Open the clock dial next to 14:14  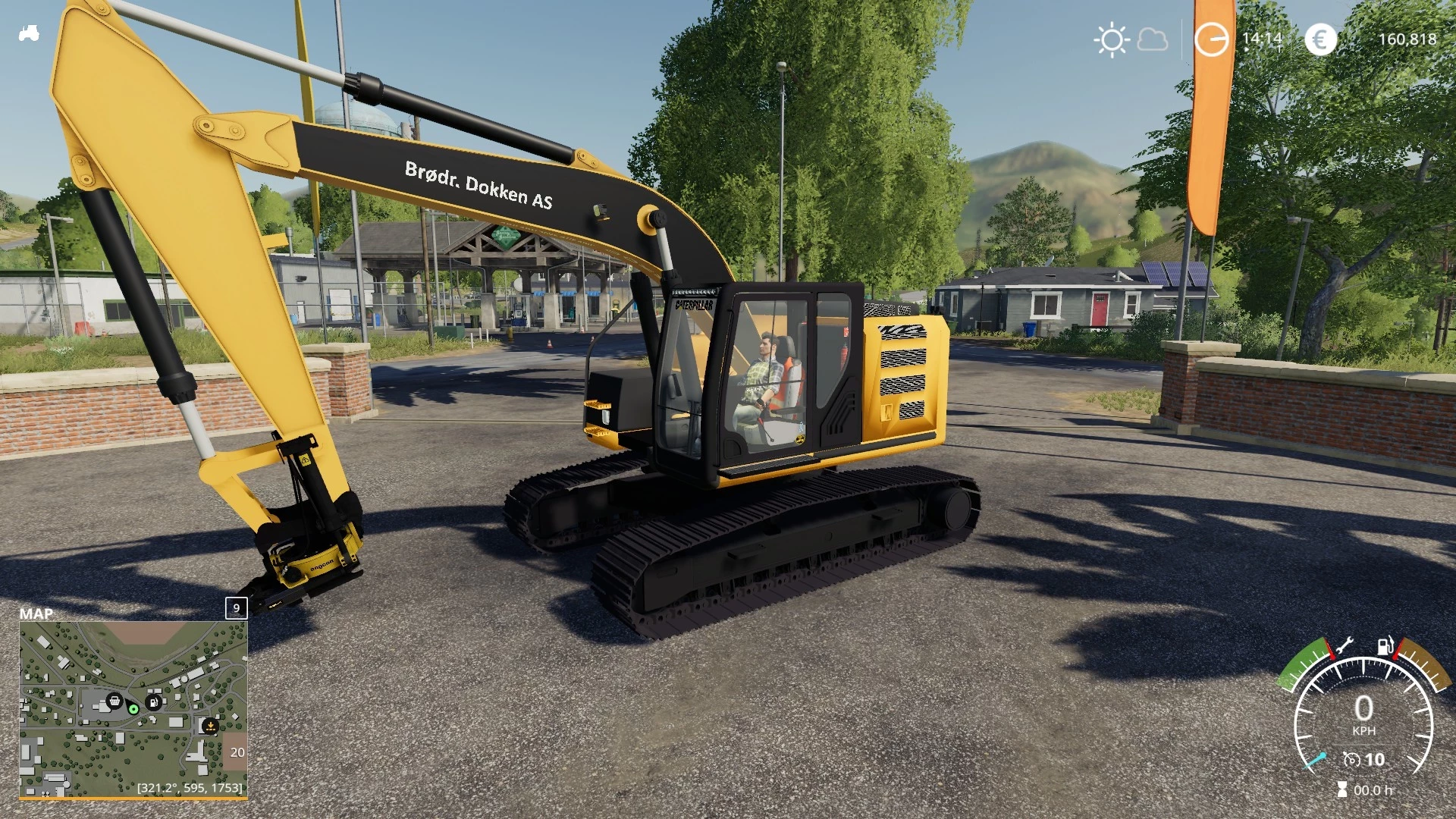click(x=1210, y=39)
